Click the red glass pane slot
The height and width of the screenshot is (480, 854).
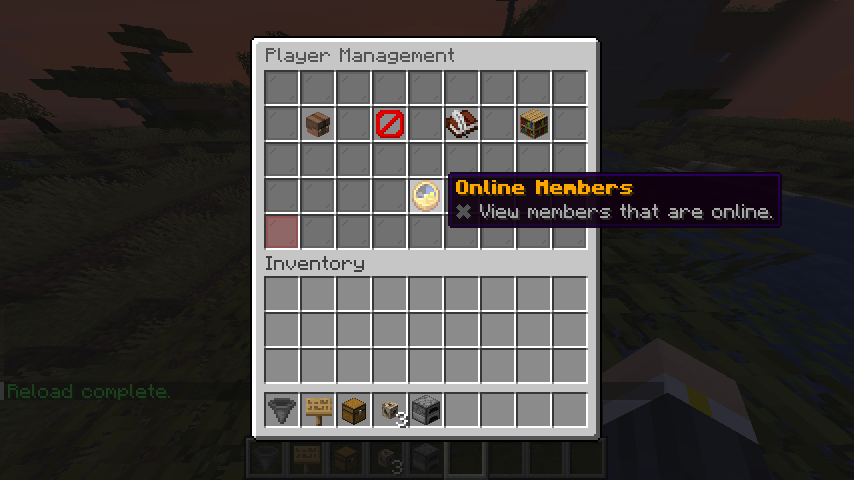tap(282, 231)
